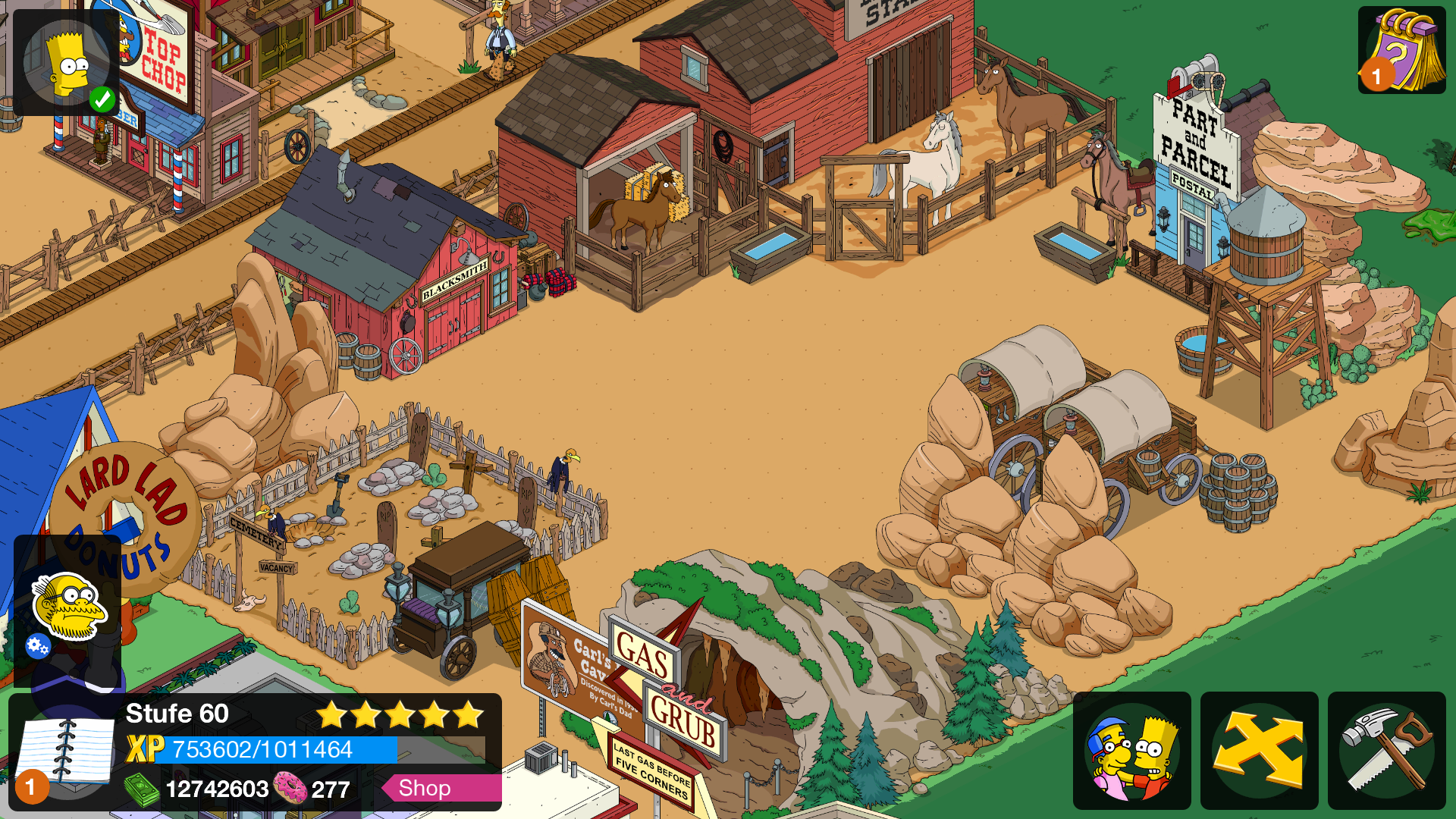1456x819 pixels.
Task: Open the friends screen with Milhouse and Bart
Action: (1131, 749)
